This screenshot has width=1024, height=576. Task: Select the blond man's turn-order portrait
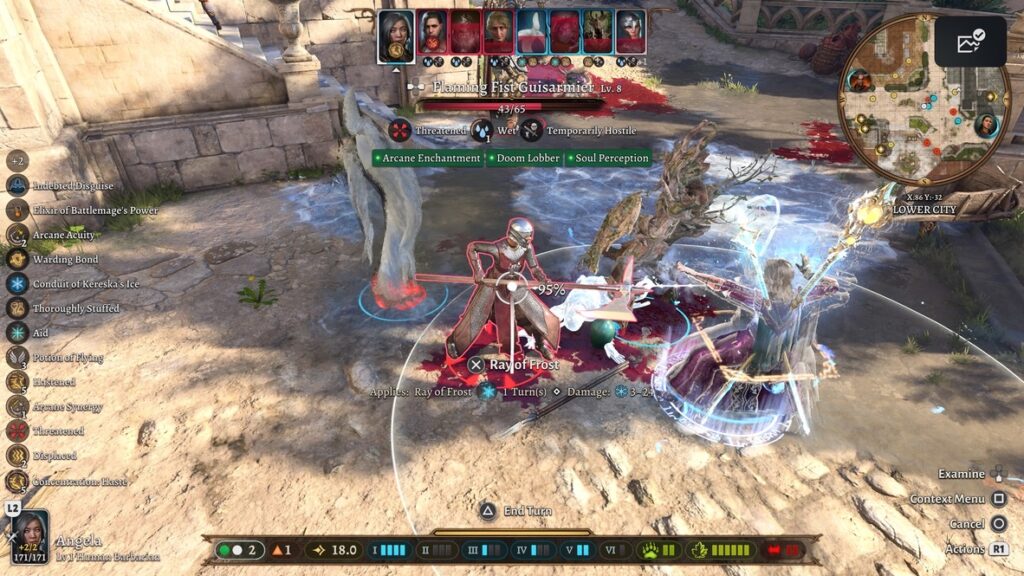tap(498, 31)
